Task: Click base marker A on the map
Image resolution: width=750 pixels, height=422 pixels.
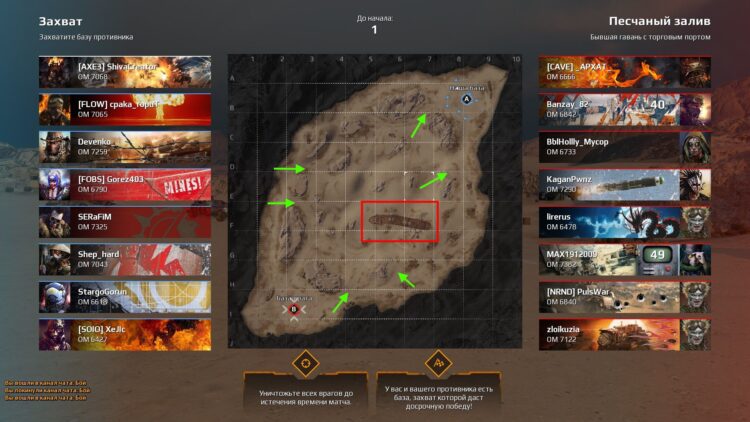Action: pyautogui.click(x=466, y=99)
